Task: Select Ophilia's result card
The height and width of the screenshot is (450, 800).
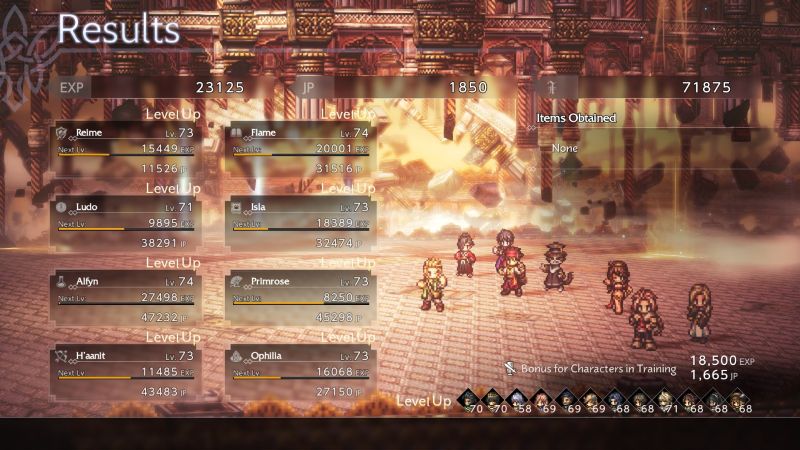Action: (298, 374)
